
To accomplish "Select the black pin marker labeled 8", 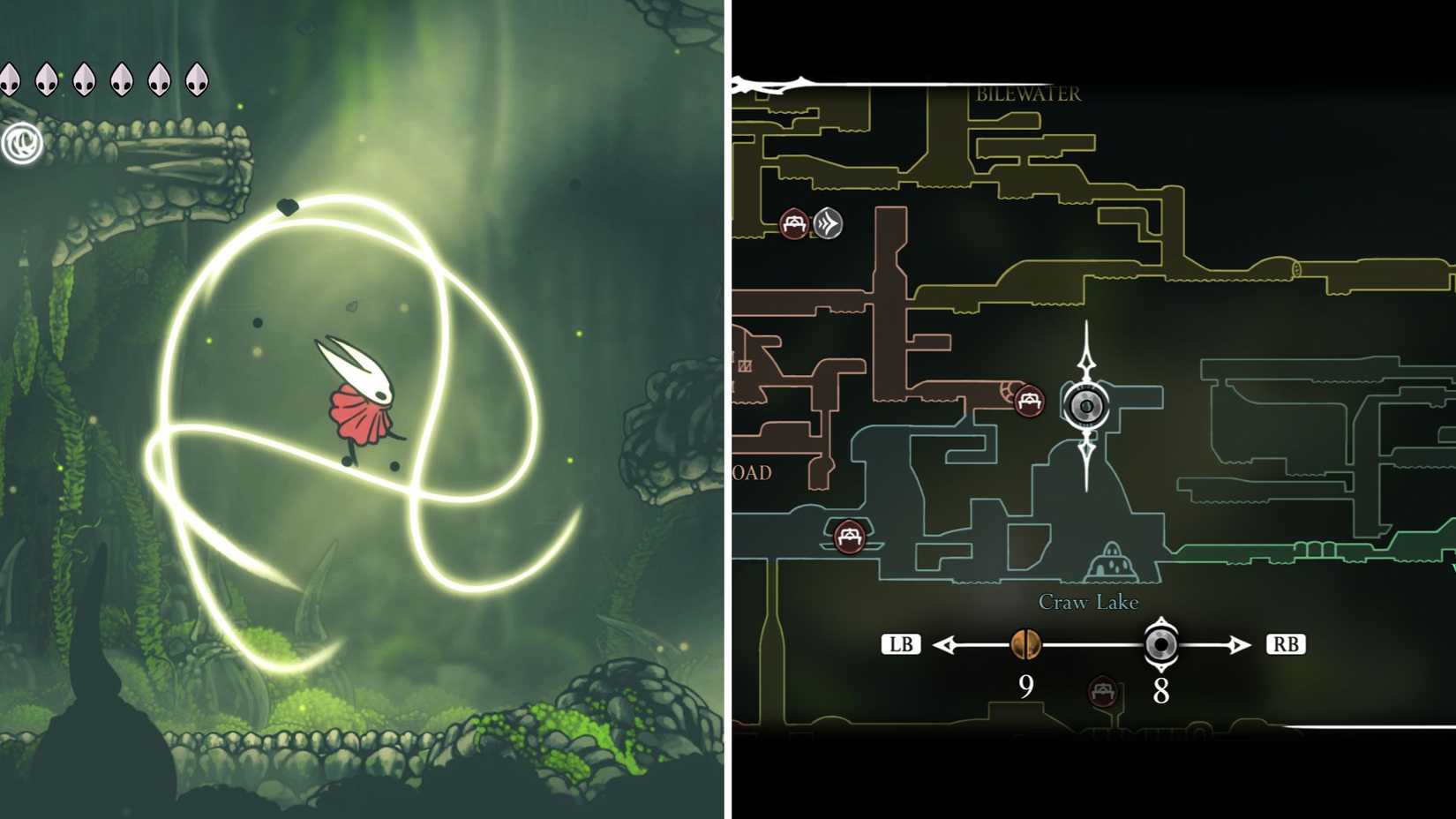I will (1160, 645).
